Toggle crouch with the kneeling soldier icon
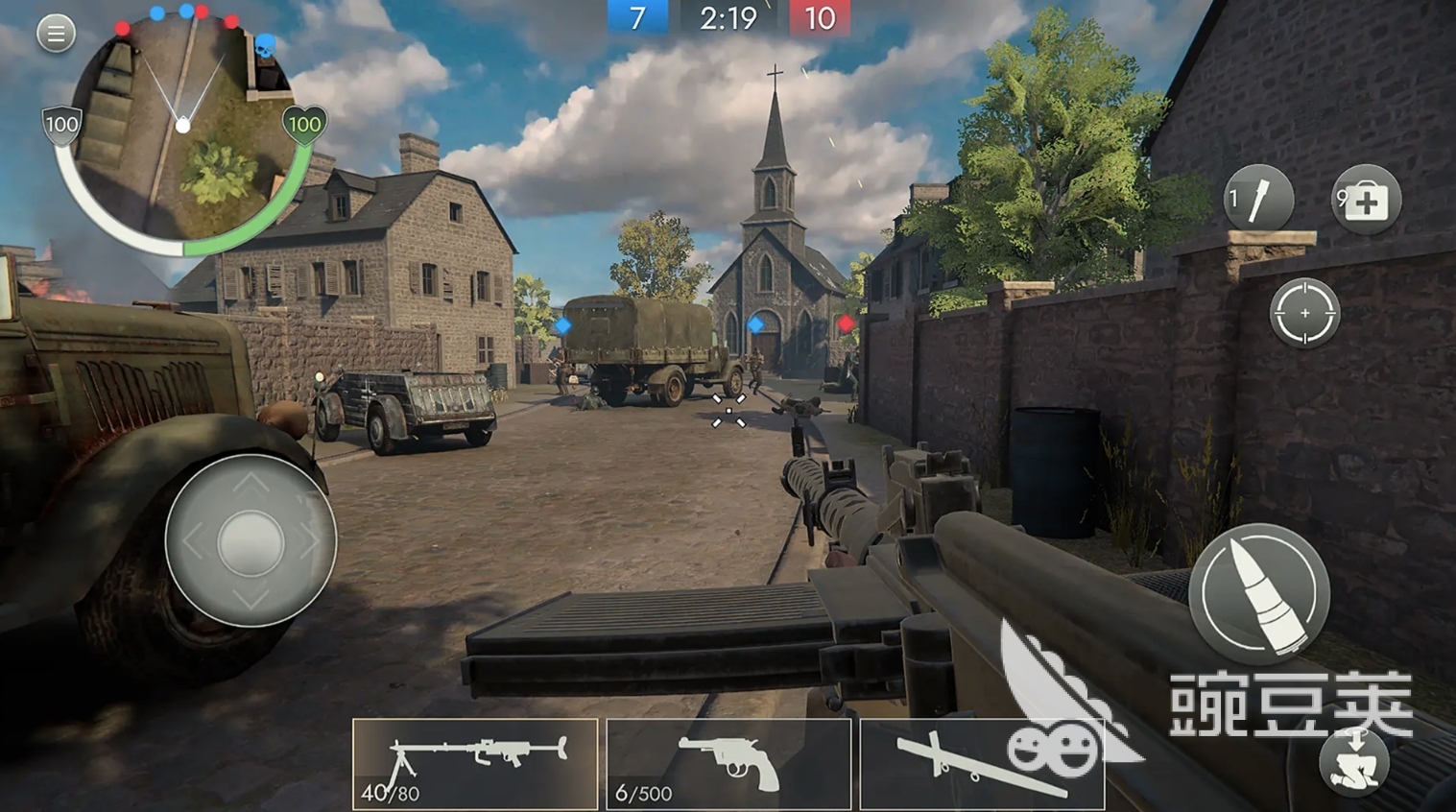 pyautogui.click(x=1354, y=763)
